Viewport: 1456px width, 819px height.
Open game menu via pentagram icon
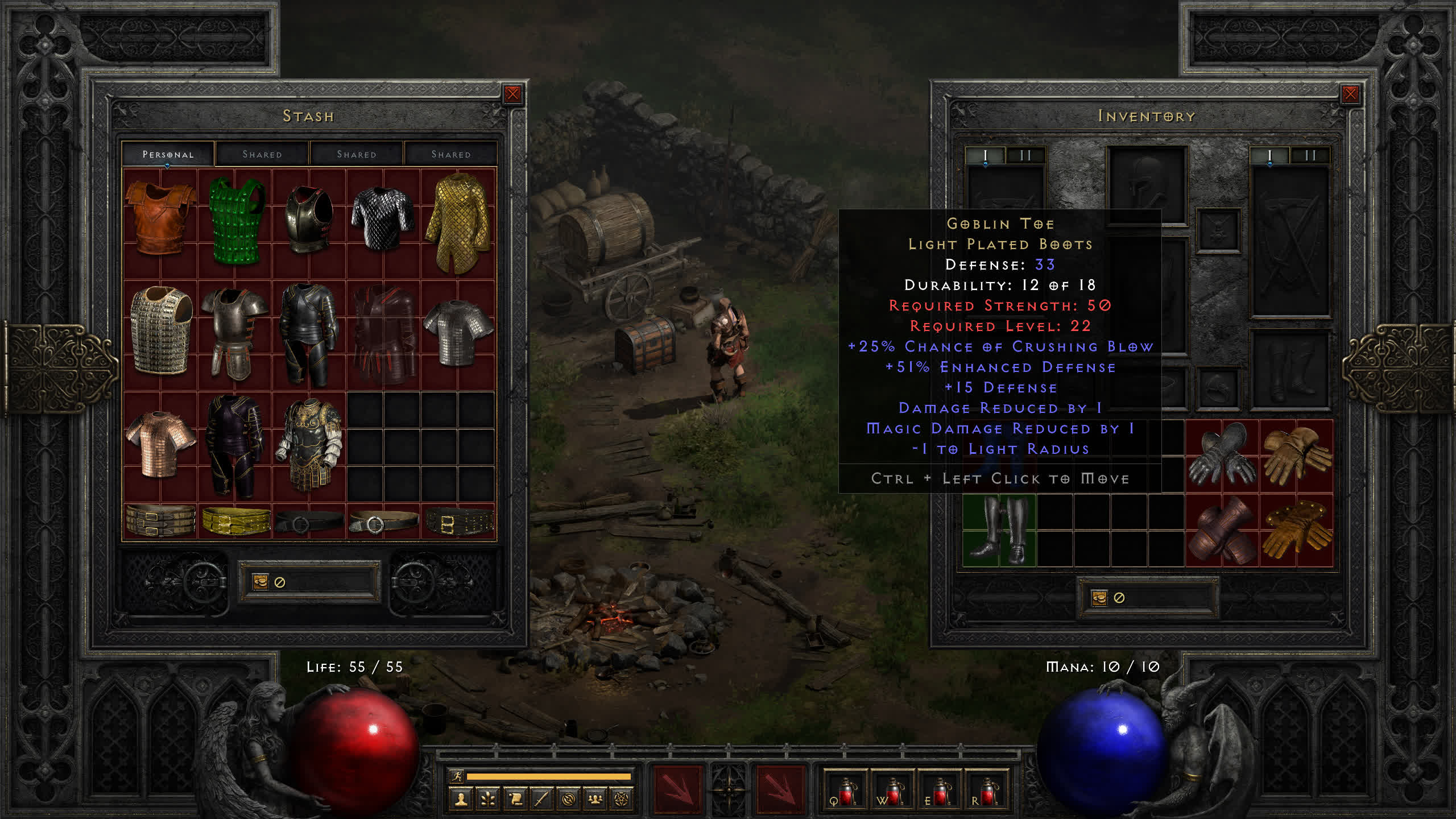[622, 800]
